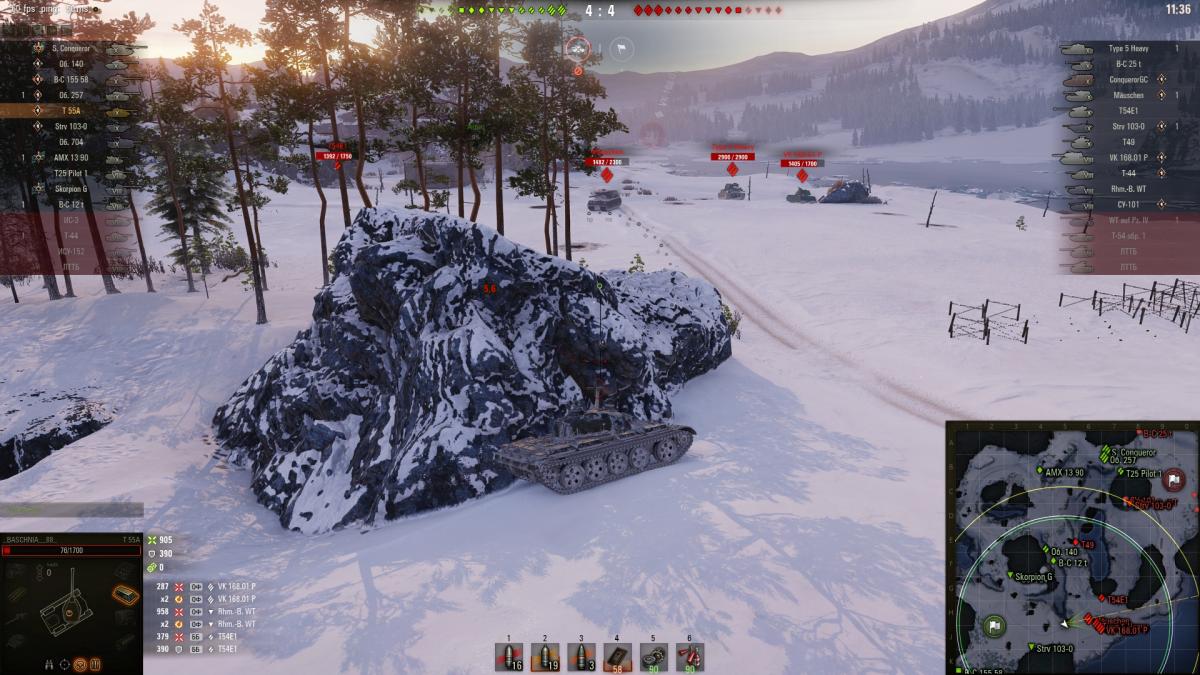Select Skorpion G in the allied team list

click(x=70, y=188)
